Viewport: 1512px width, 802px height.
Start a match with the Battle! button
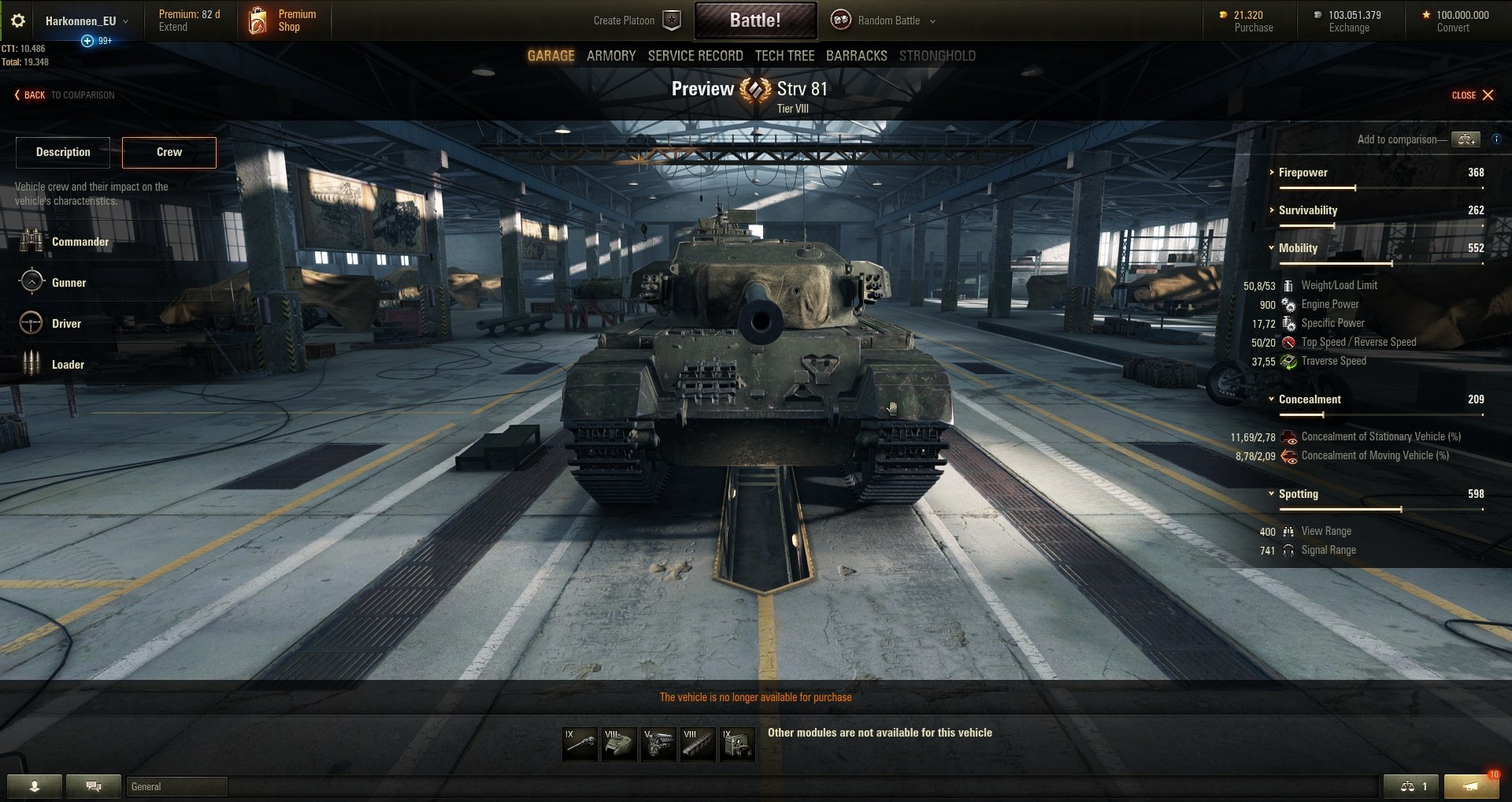tap(754, 20)
